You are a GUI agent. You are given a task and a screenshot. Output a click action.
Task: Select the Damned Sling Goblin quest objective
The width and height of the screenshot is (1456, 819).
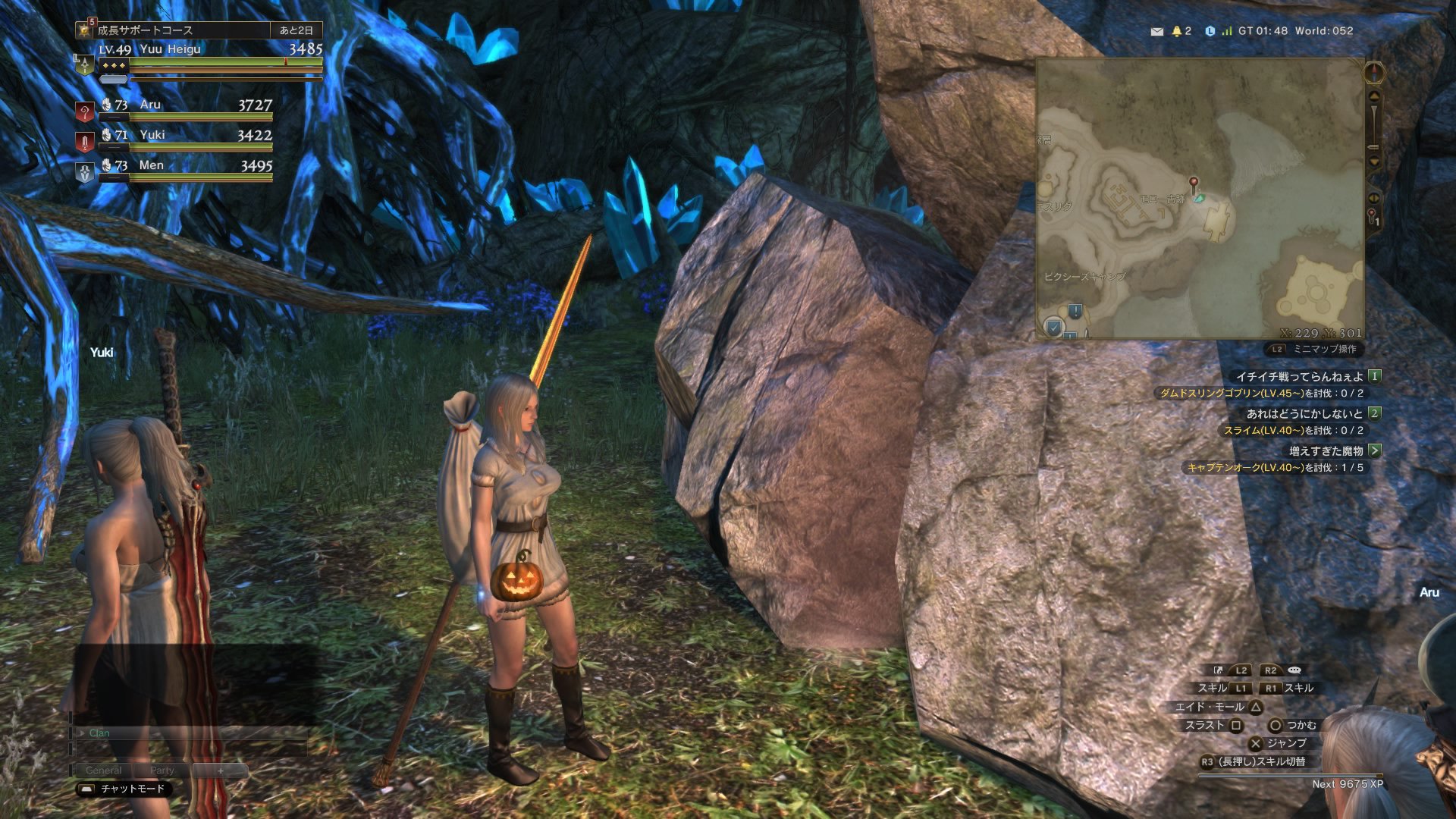point(1261,394)
